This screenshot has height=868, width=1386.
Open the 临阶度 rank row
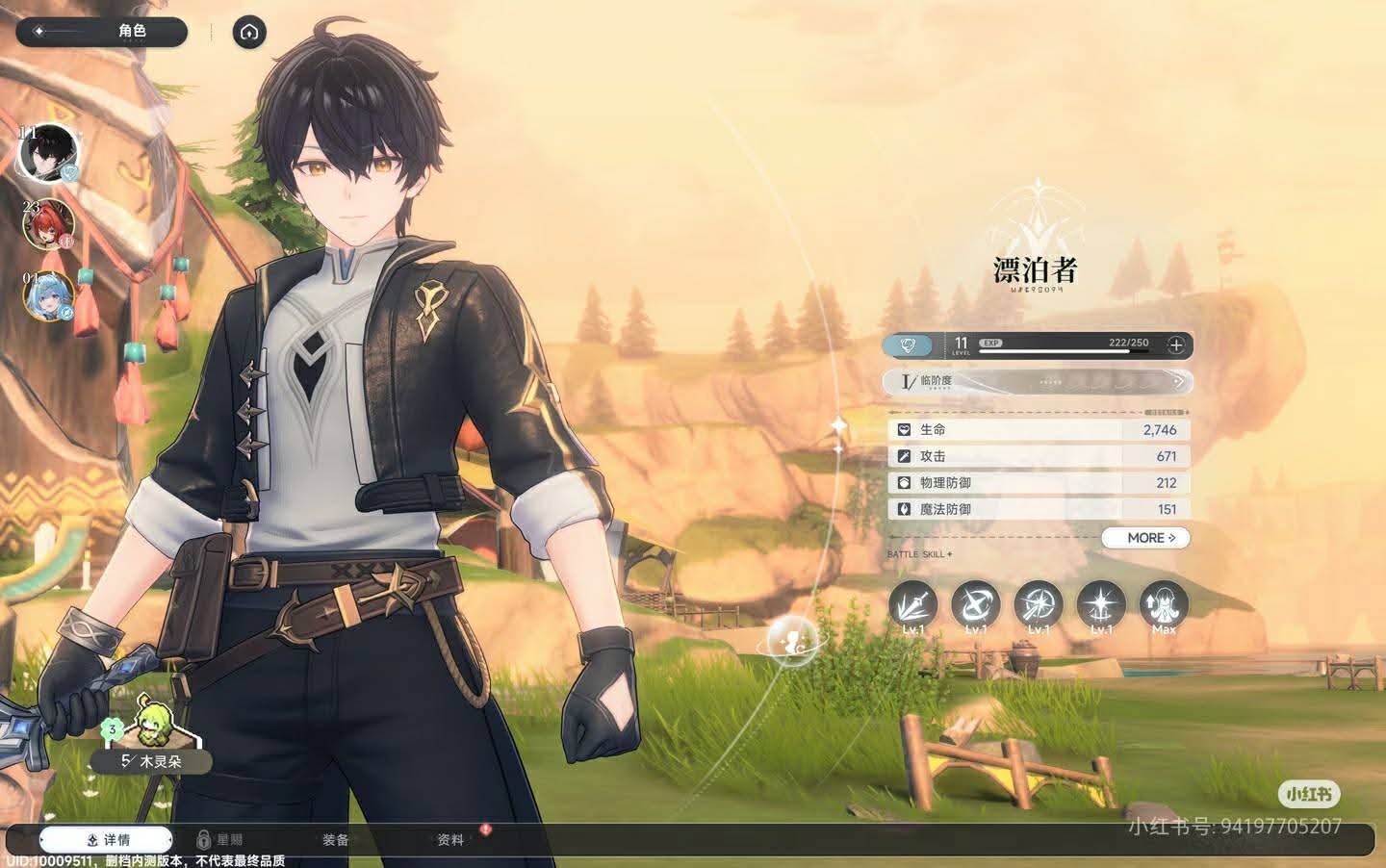coord(1038,382)
